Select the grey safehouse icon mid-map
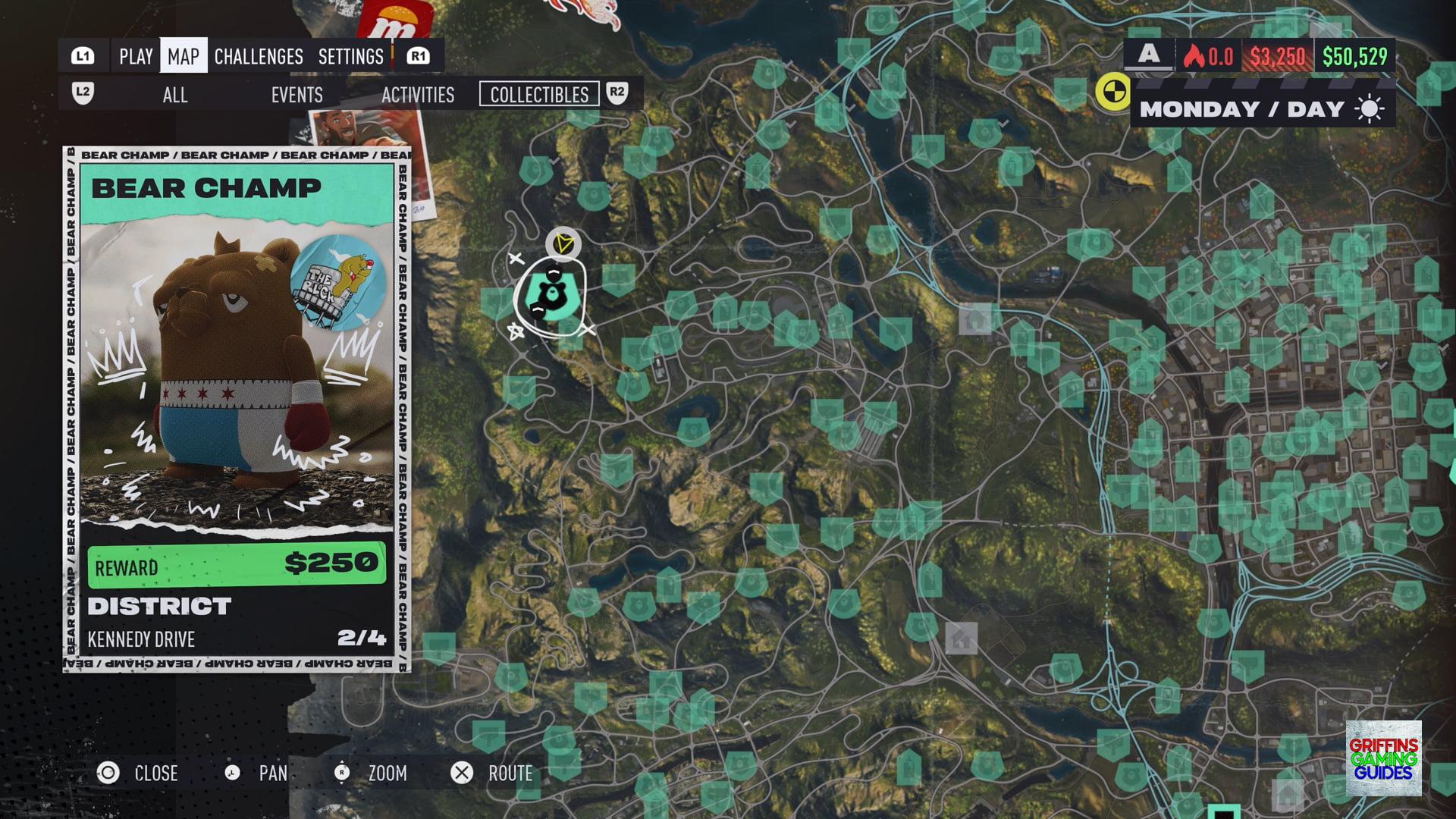The width and height of the screenshot is (1456, 819). (x=975, y=319)
